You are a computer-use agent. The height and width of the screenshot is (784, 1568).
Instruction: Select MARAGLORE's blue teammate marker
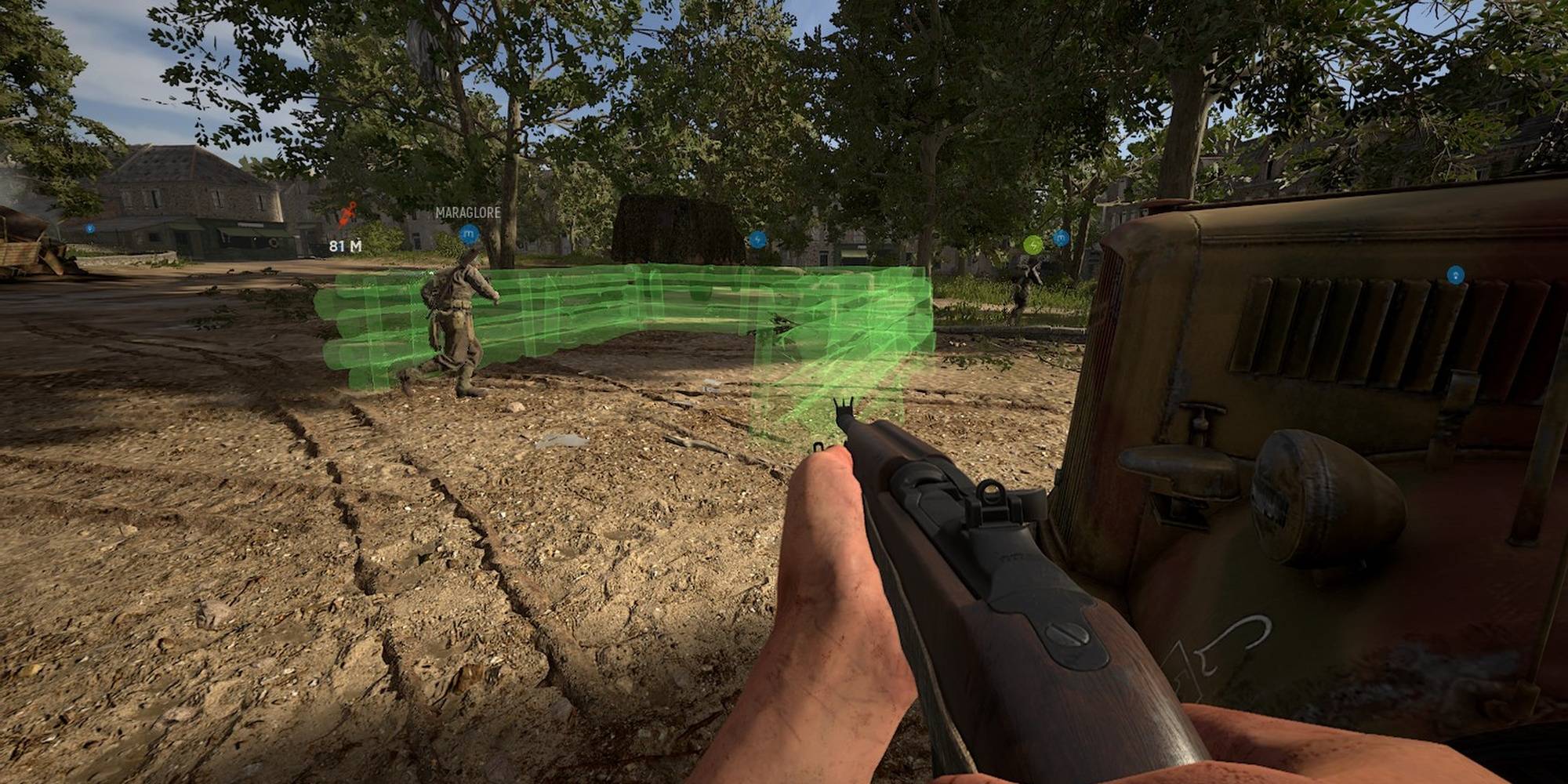(x=469, y=234)
